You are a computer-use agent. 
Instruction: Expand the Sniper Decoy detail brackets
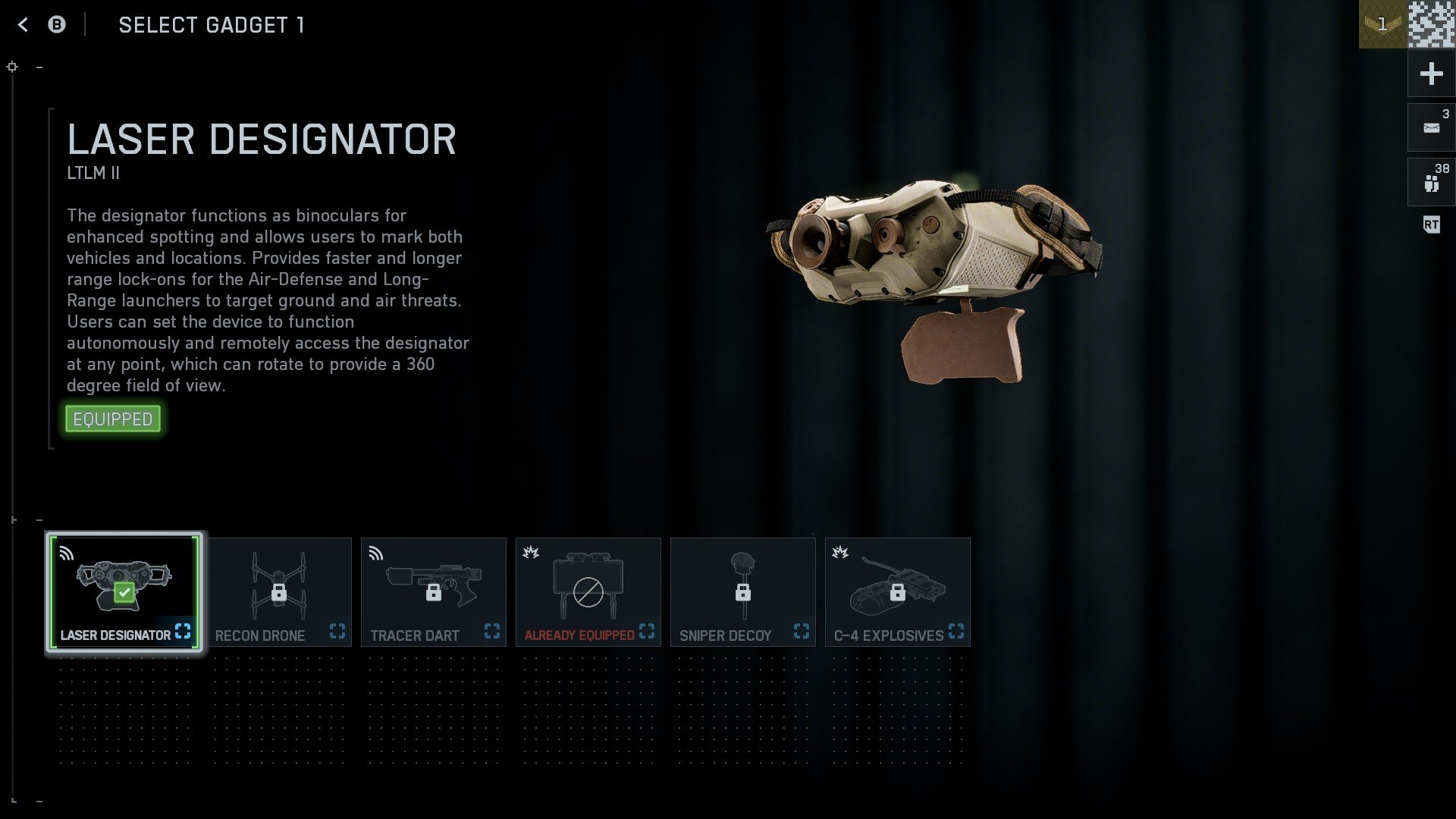click(801, 630)
